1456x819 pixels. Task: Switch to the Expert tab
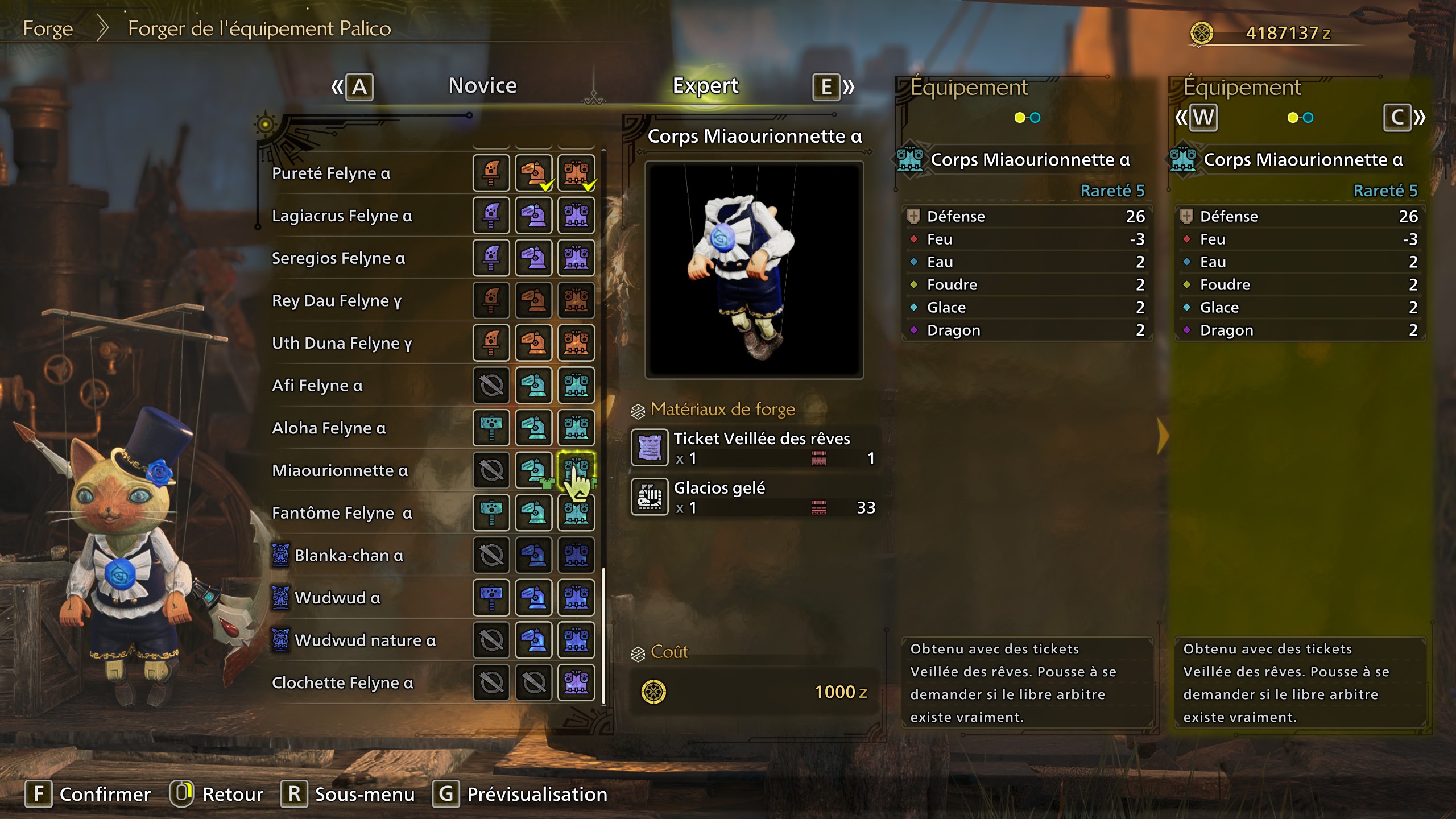click(705, 85)
